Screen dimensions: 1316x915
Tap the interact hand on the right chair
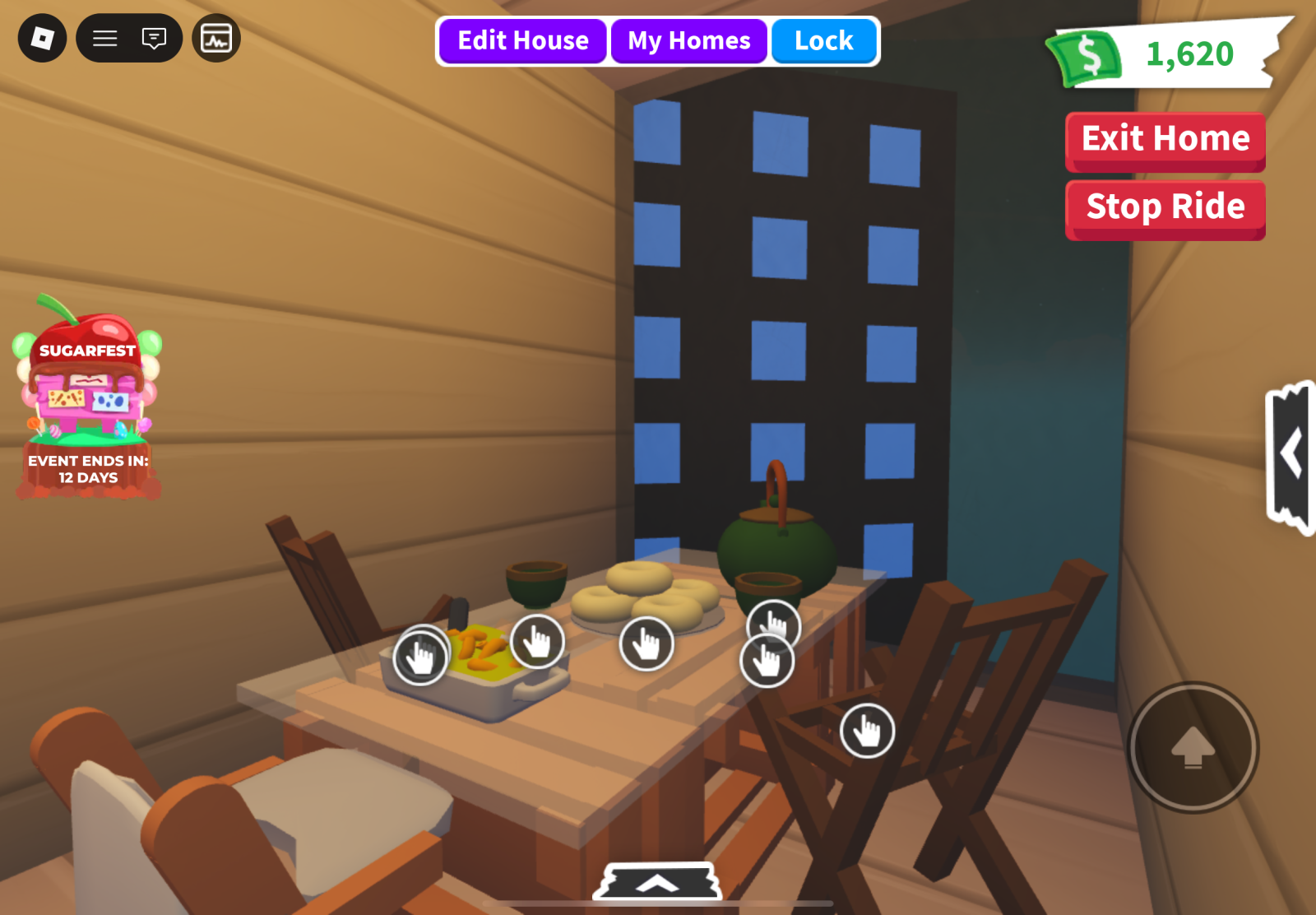[x=867, y=730]
